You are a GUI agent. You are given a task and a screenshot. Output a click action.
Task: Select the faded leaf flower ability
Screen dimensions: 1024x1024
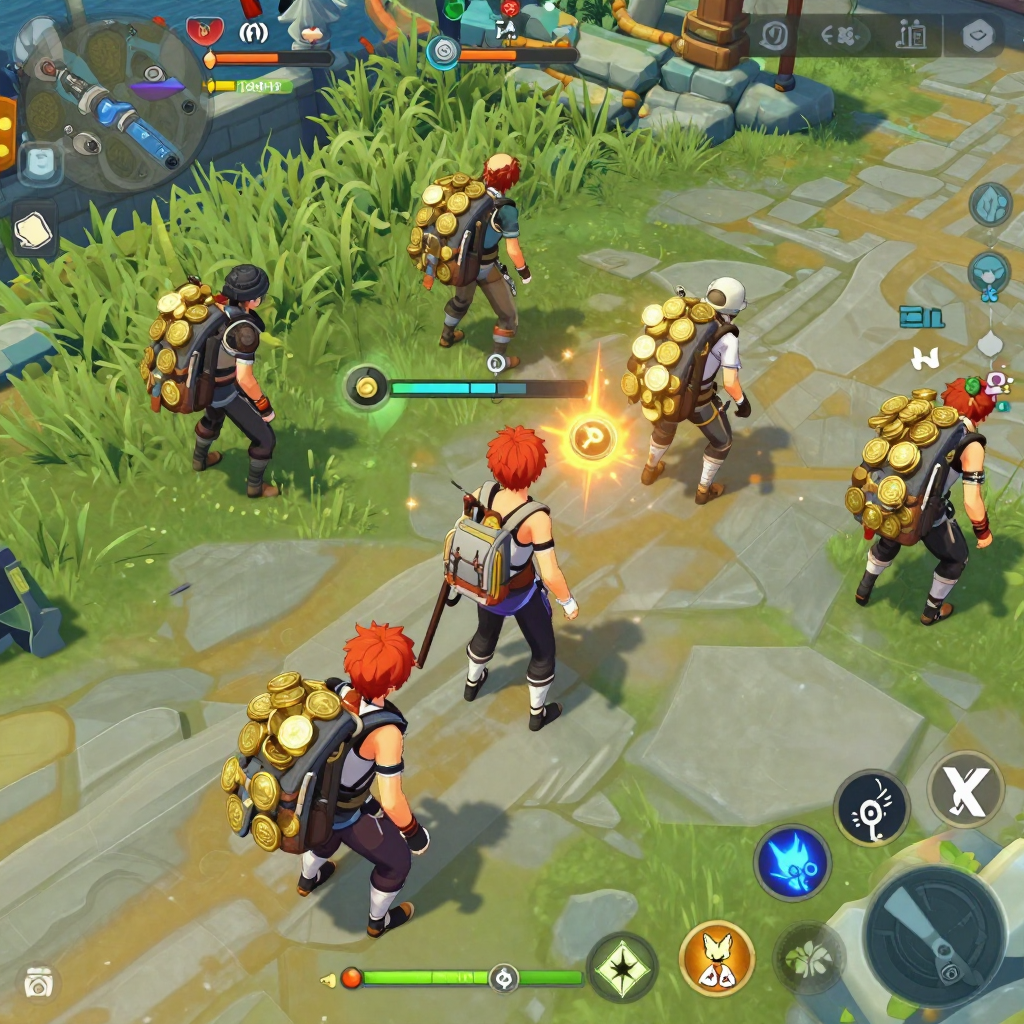coord(808,957)
